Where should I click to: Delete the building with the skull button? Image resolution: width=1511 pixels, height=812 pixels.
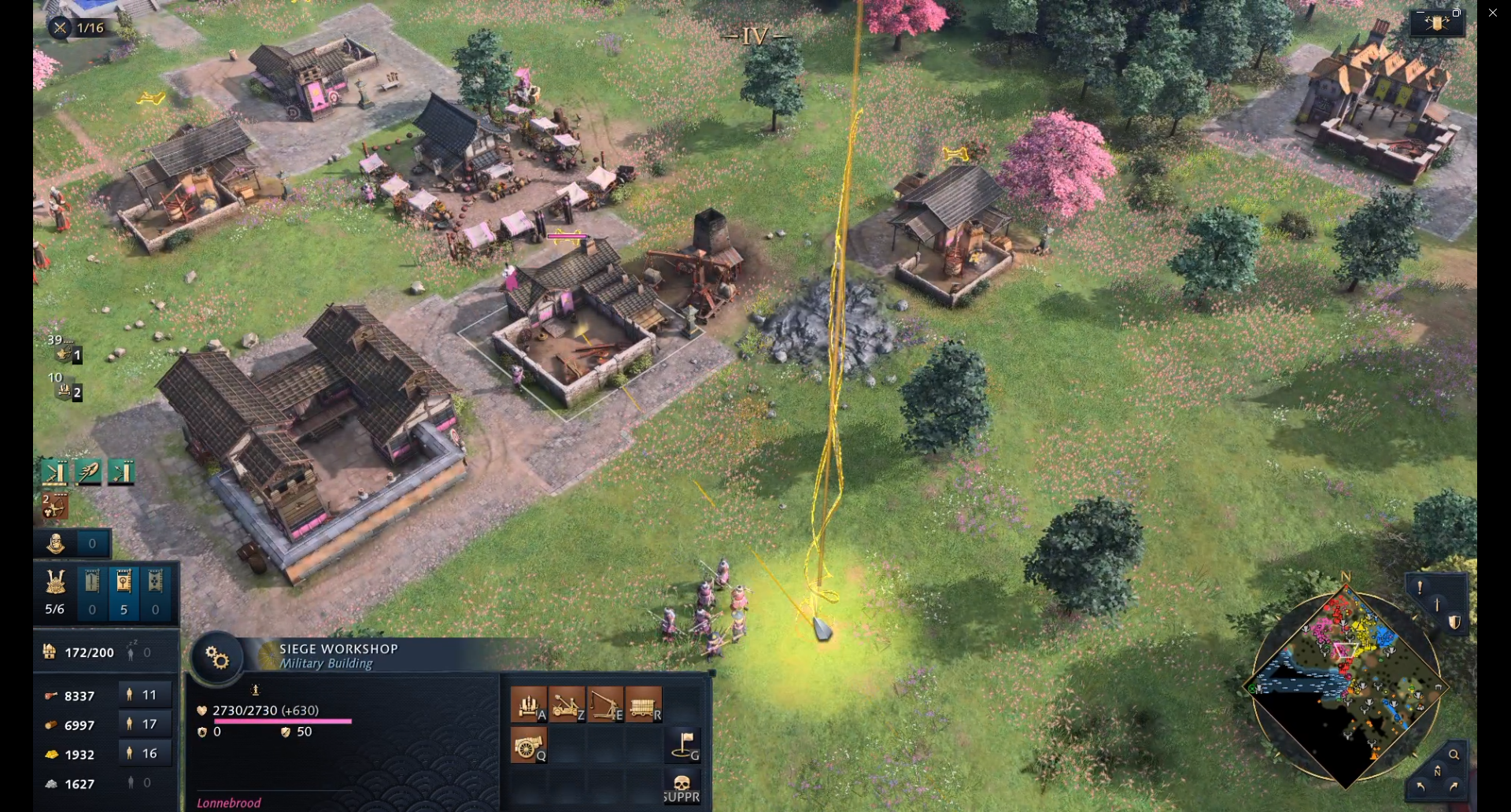coord(682,785)
